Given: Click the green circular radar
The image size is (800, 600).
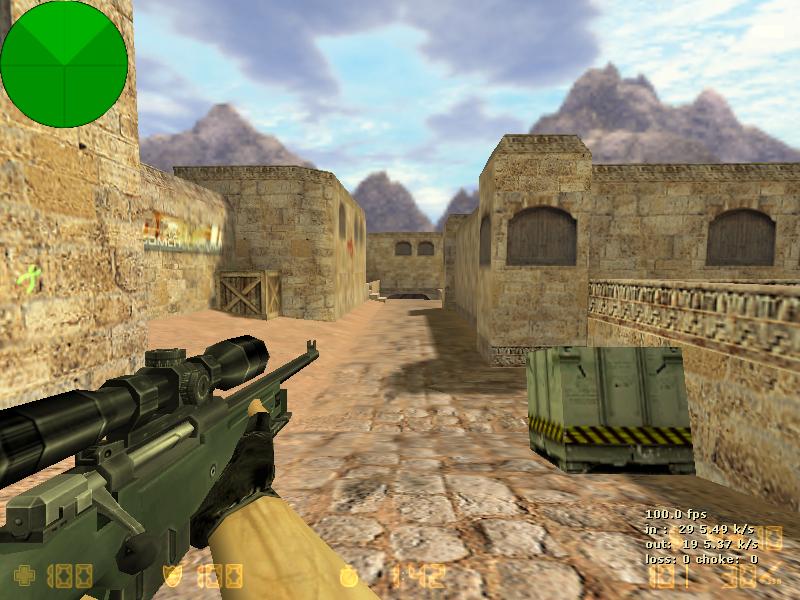Looking at the screenshot, I should pyautogui.click(x=64, y=64).
